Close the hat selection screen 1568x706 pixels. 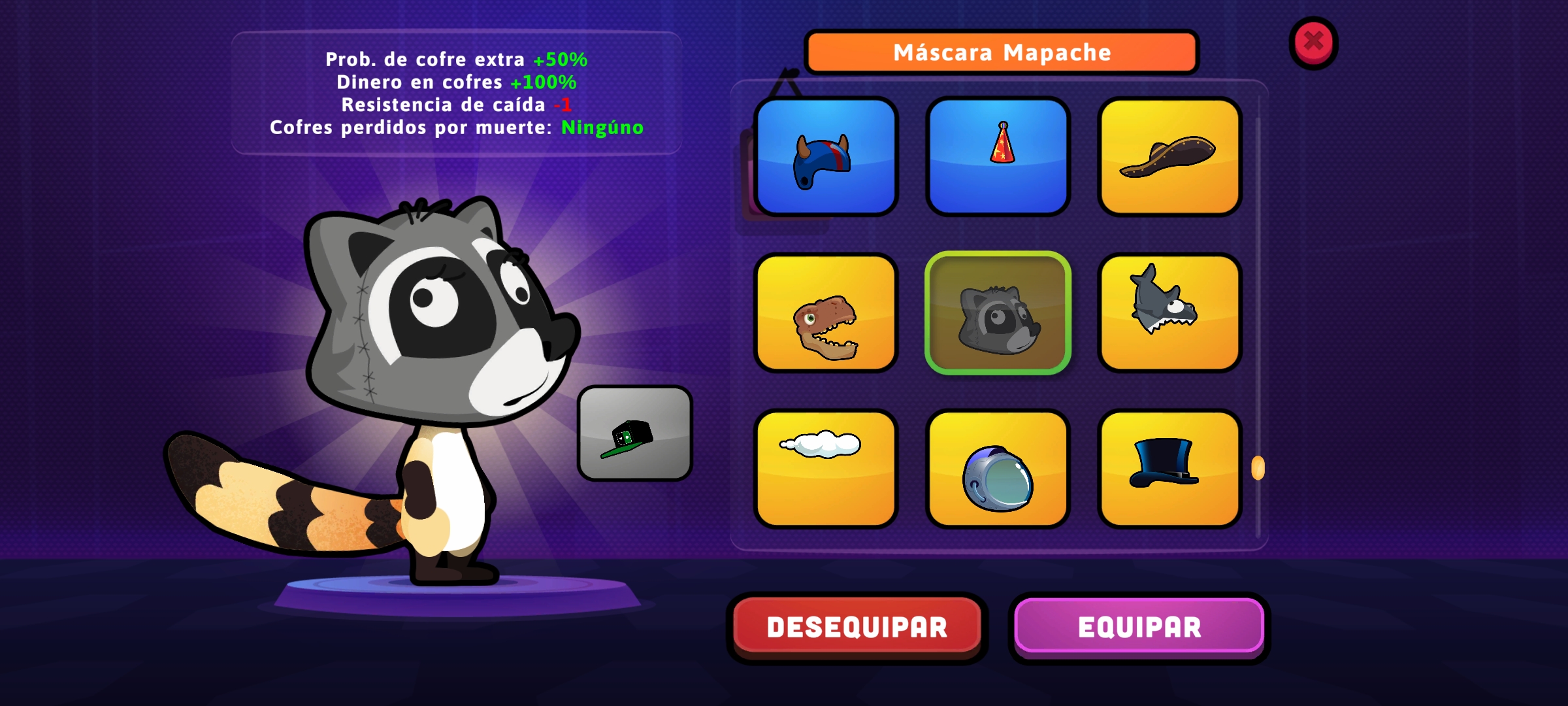[1313, 42]
